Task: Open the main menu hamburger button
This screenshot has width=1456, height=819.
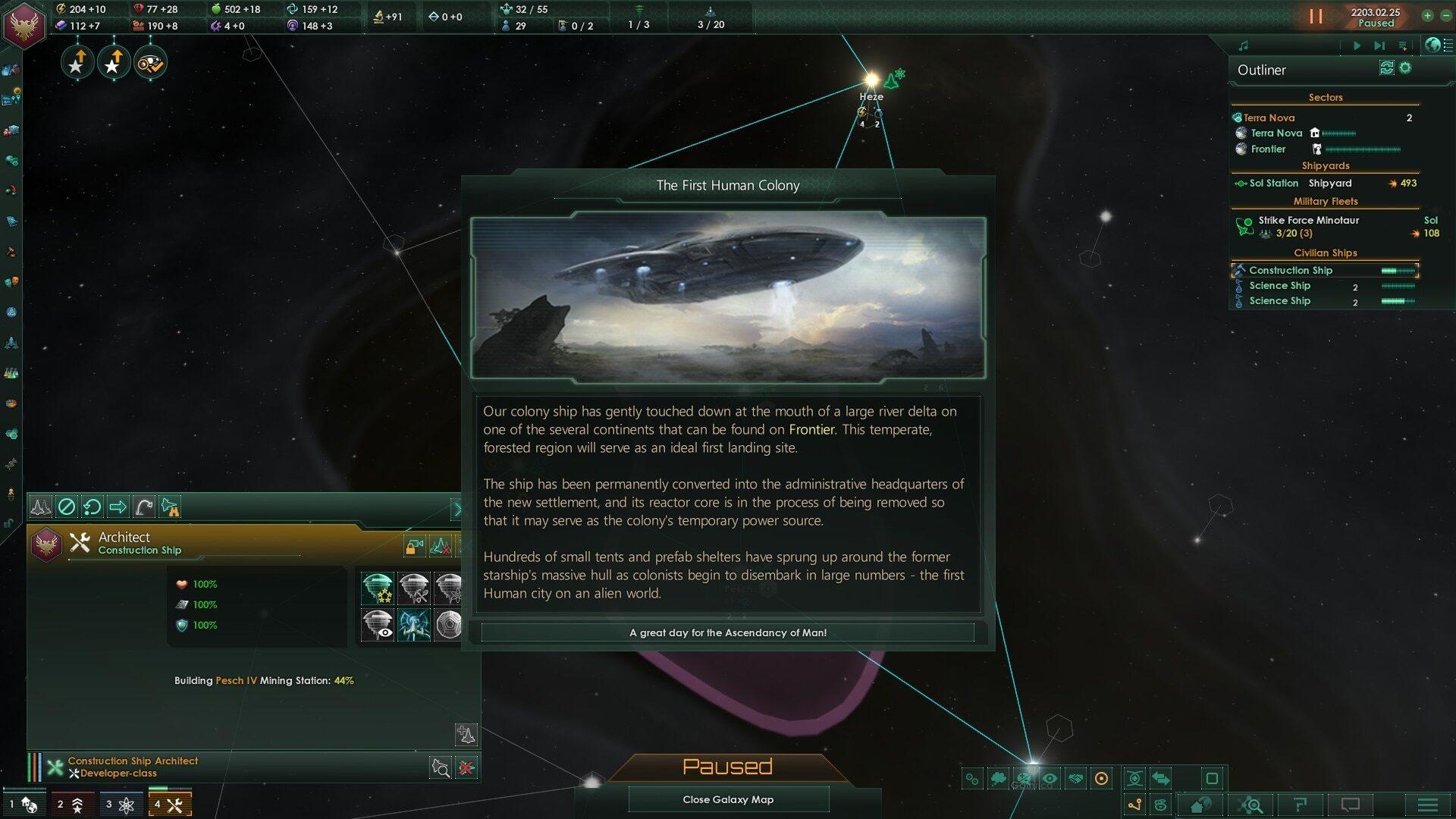Action: click(x=1427, y=805)
